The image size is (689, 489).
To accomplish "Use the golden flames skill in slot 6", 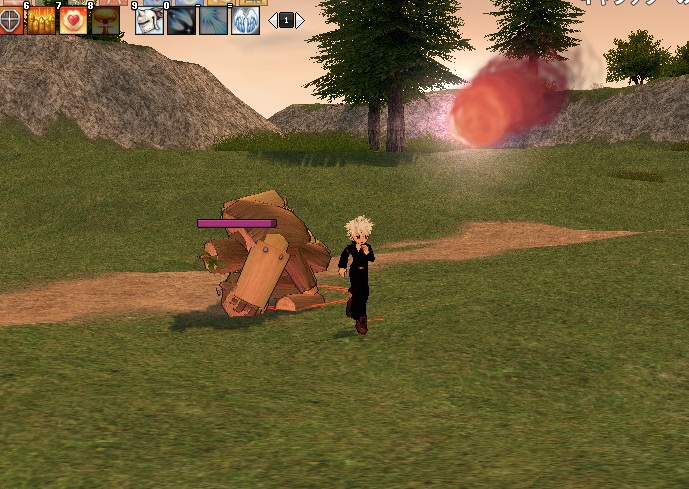I will point(42,21).
